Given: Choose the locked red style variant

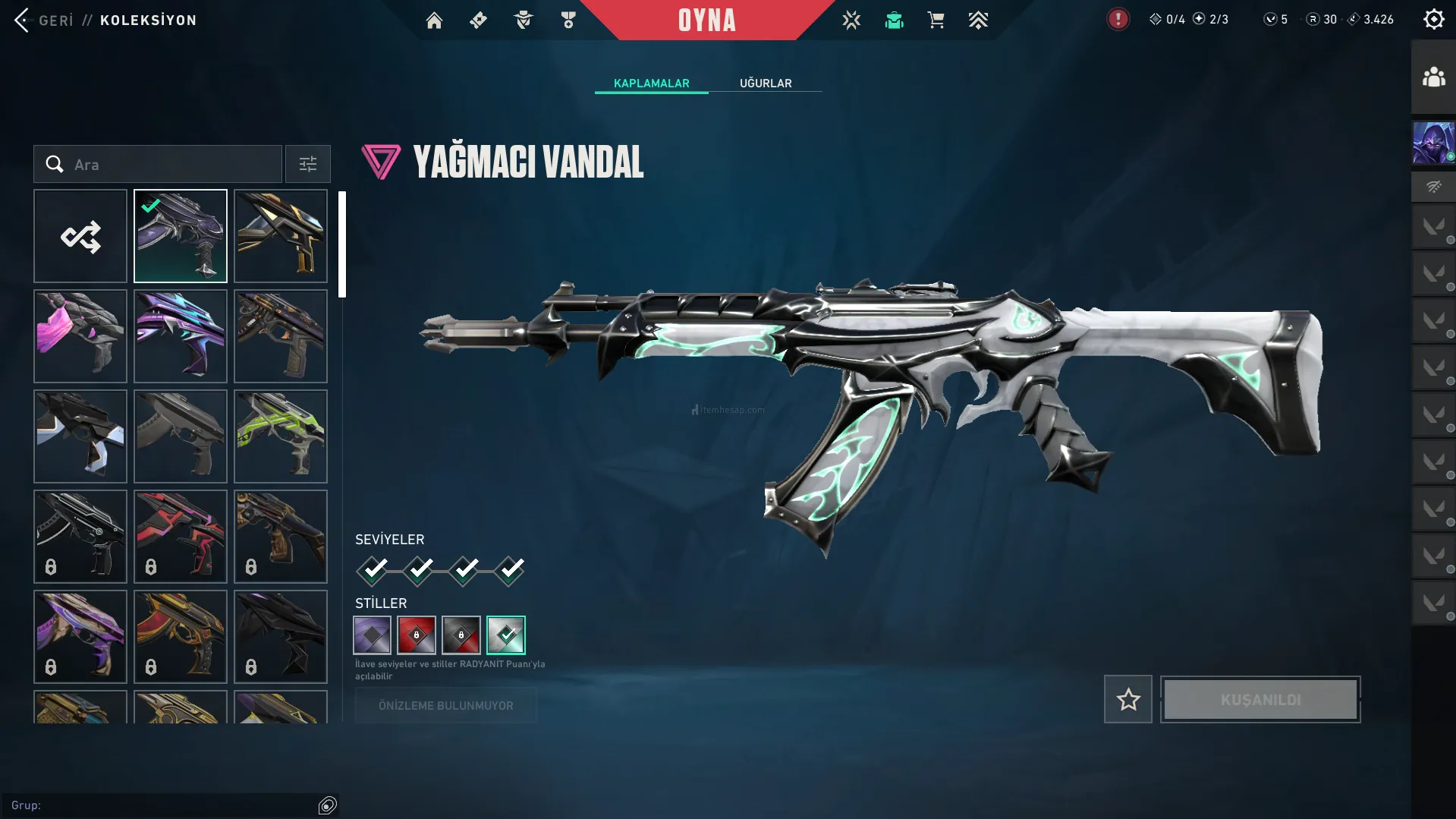Looking at the screenshot, I should coord(417,635).
